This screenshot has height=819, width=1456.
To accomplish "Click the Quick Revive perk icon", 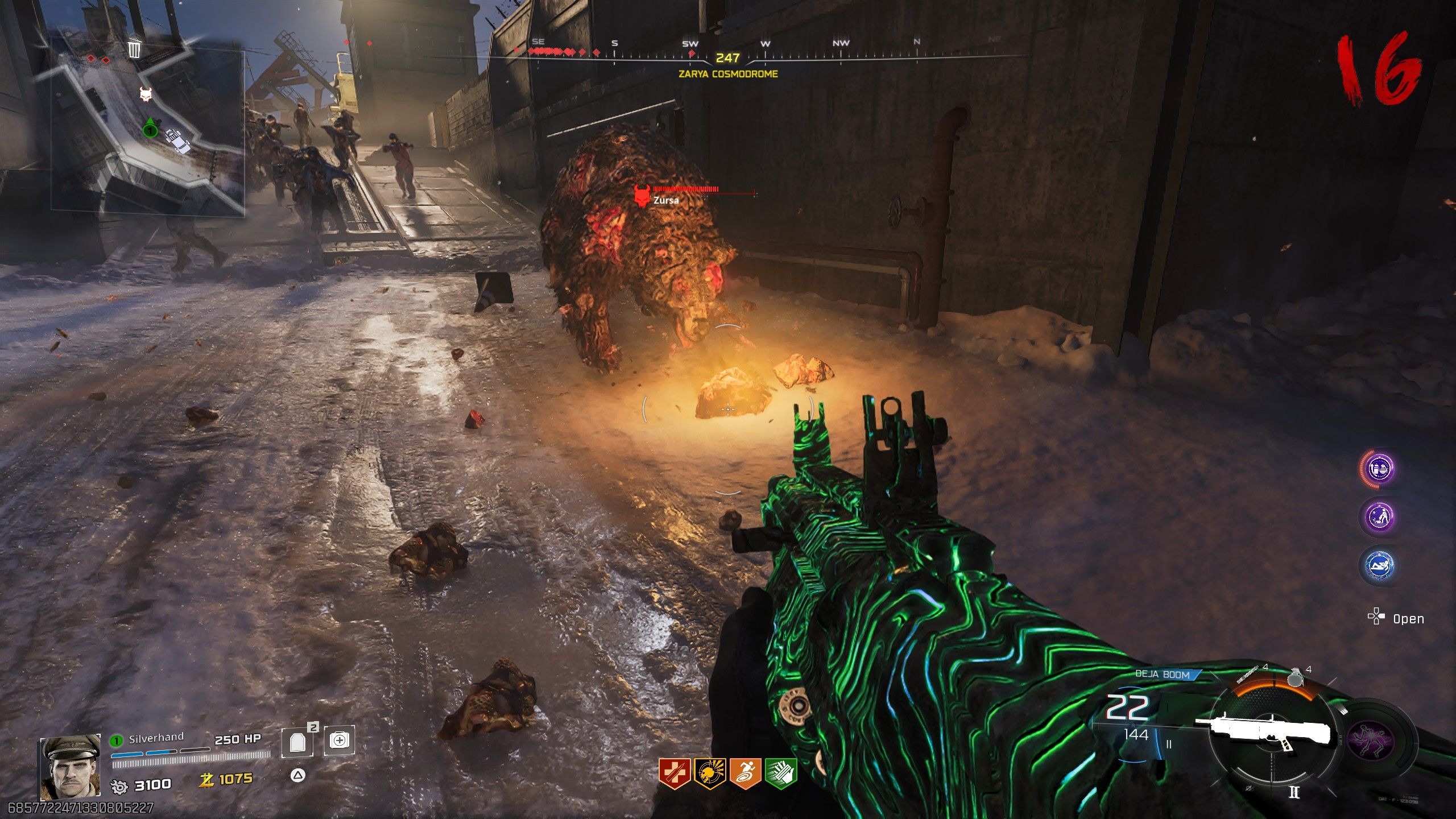I will point(674,773).
